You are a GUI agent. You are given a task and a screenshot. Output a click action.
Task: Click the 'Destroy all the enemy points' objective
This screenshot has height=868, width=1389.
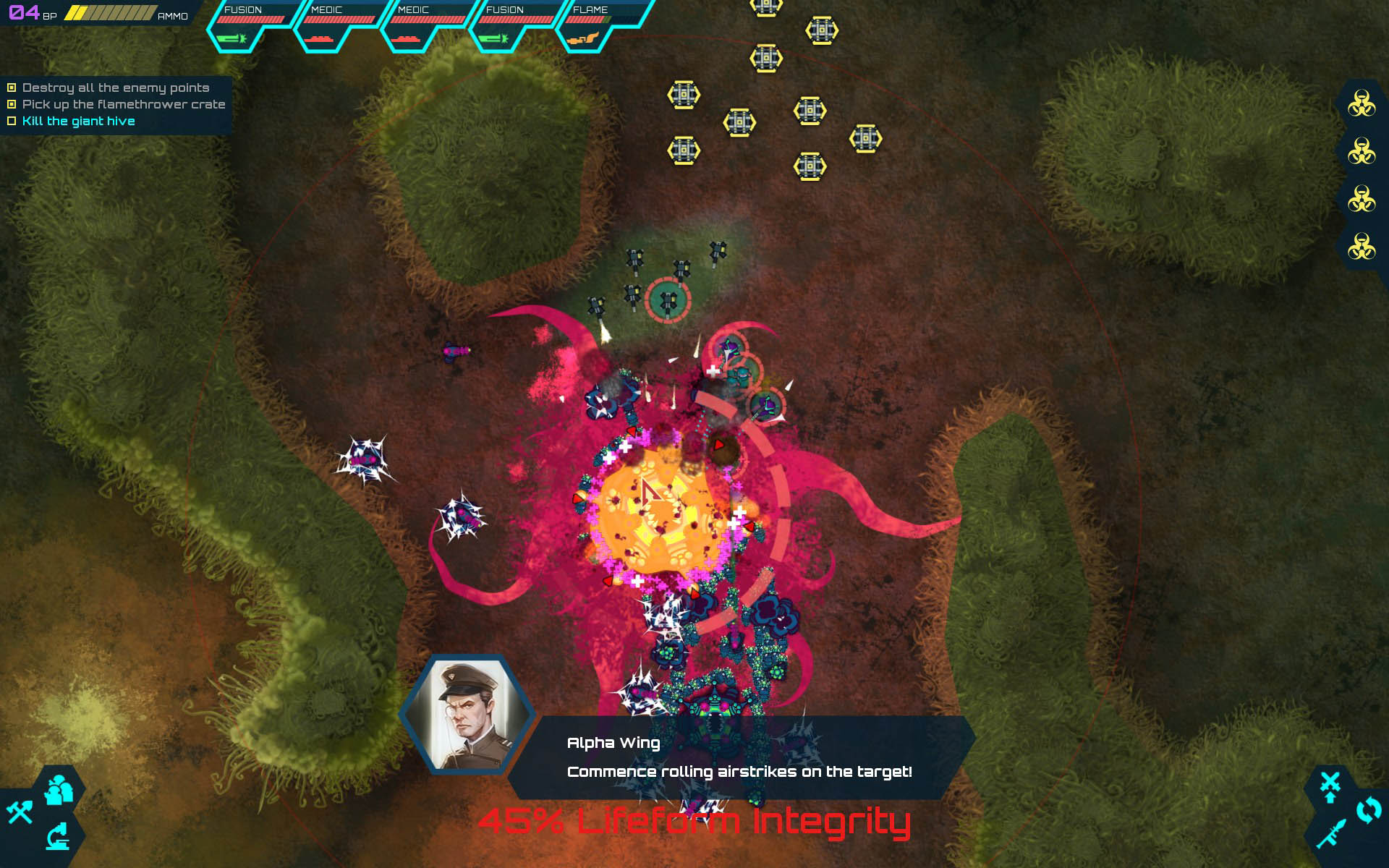116,88
